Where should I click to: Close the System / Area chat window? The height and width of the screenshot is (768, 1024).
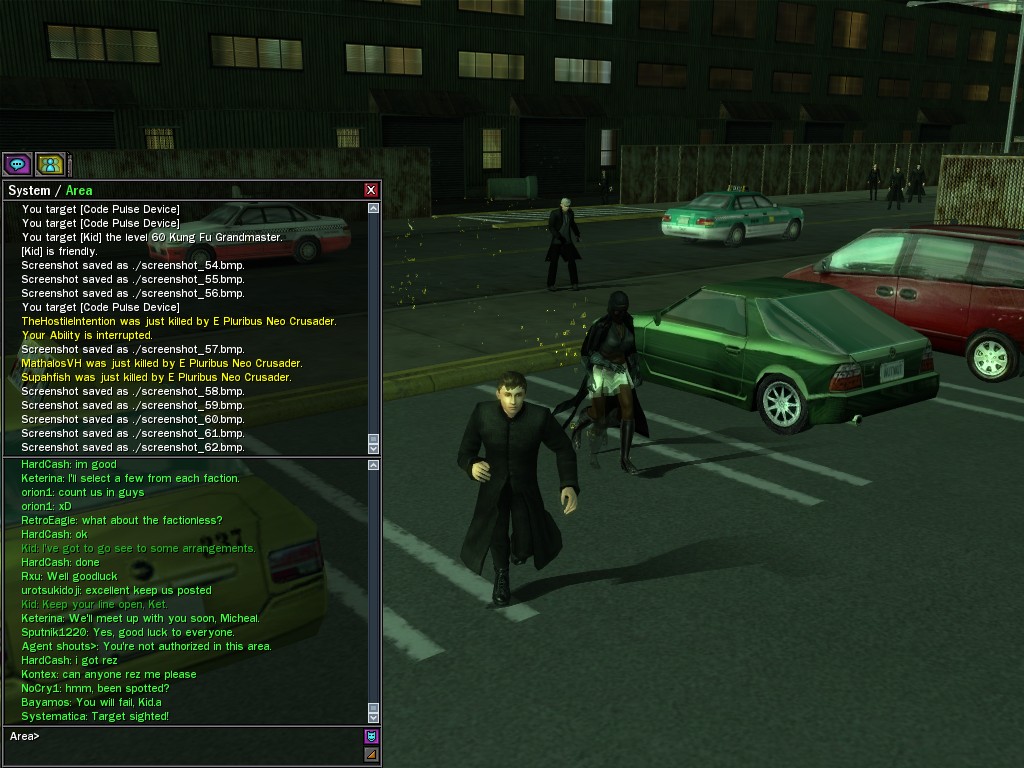(x=371, y=190)
